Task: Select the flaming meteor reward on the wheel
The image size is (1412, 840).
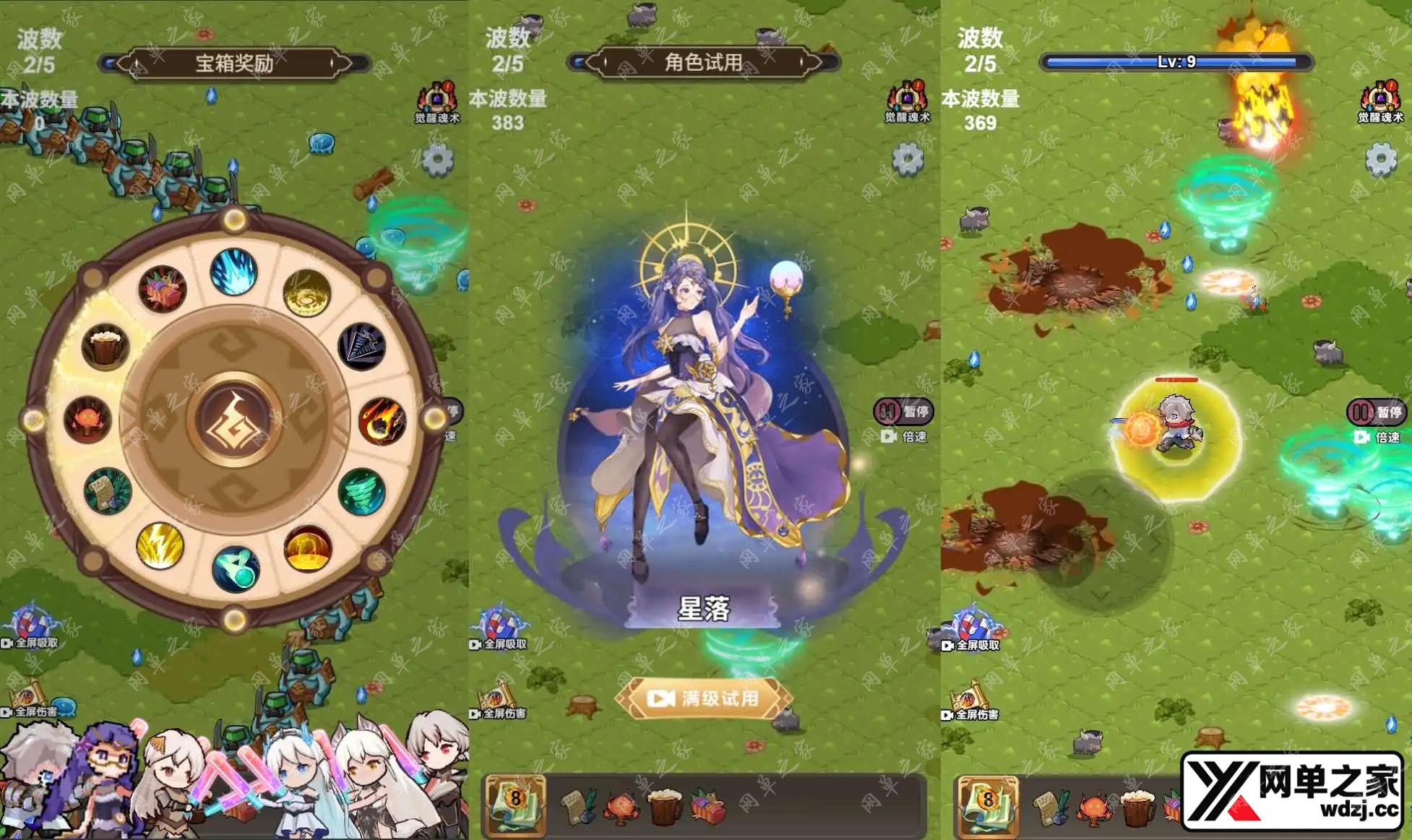Action: 382,420
